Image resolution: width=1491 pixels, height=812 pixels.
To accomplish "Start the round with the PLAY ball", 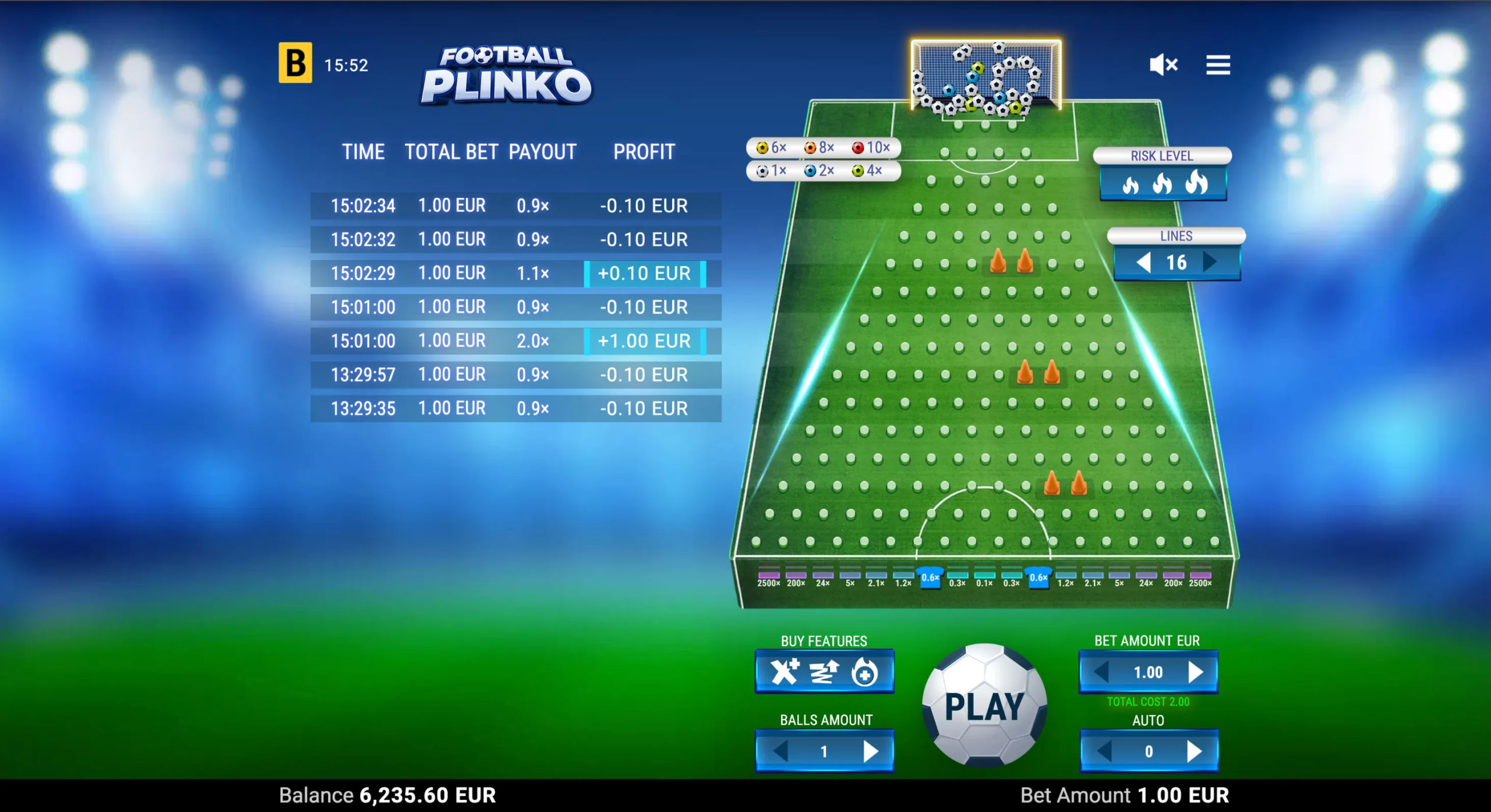I will point(984,705).
